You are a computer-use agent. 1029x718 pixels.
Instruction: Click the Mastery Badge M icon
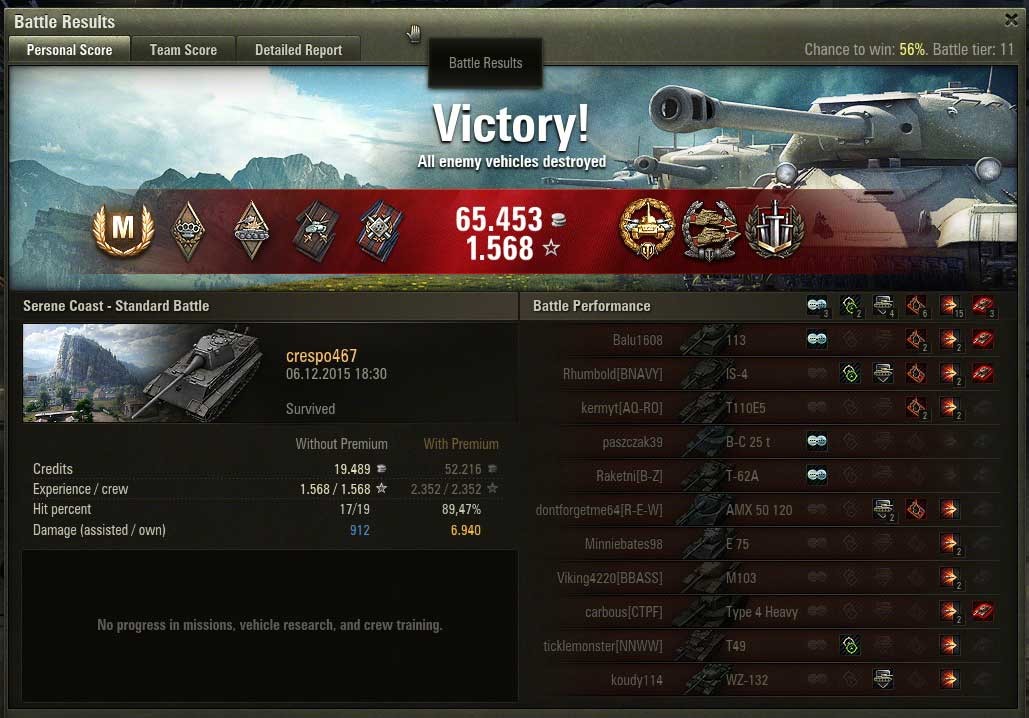(x=122, y=229)
